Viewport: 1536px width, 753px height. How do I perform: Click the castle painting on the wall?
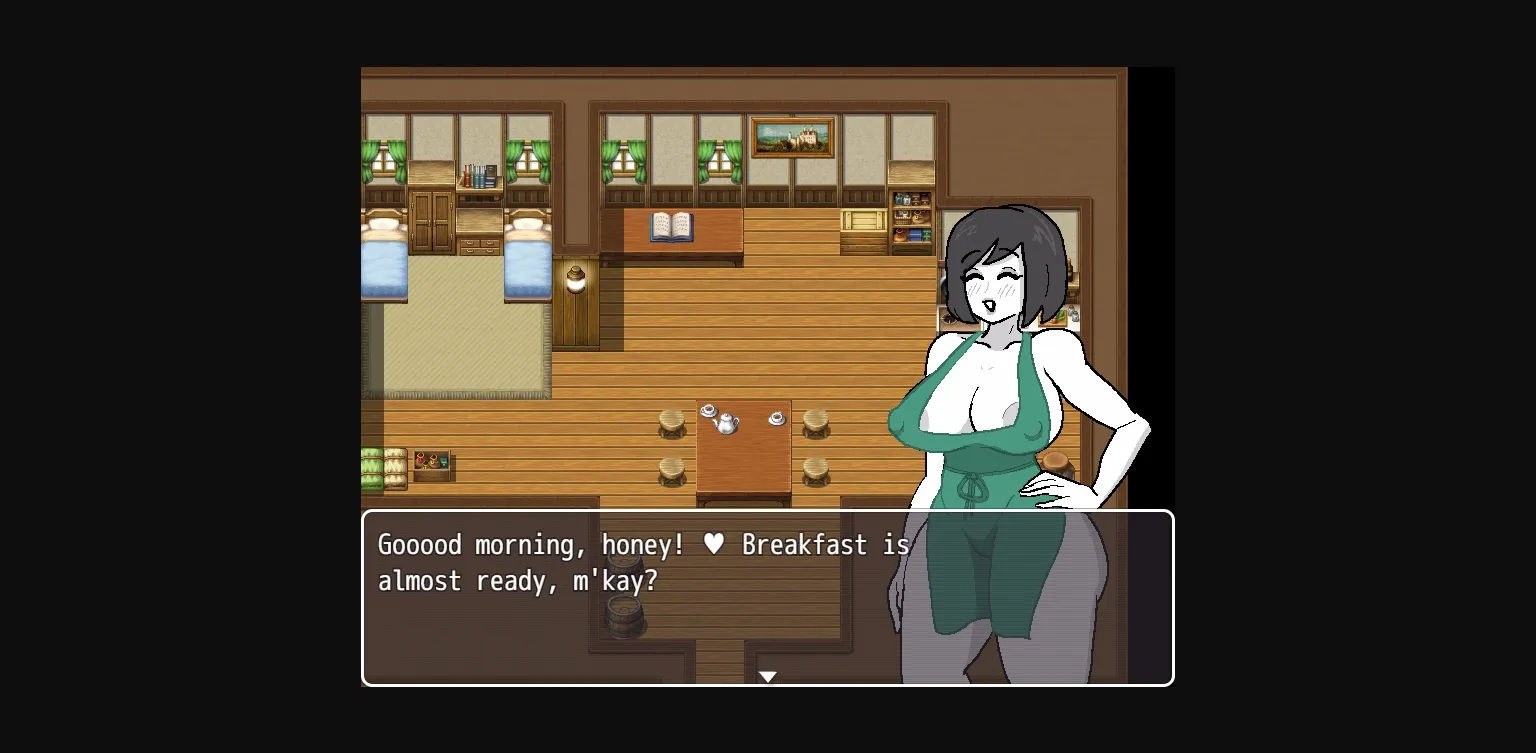tap(795, 136)
